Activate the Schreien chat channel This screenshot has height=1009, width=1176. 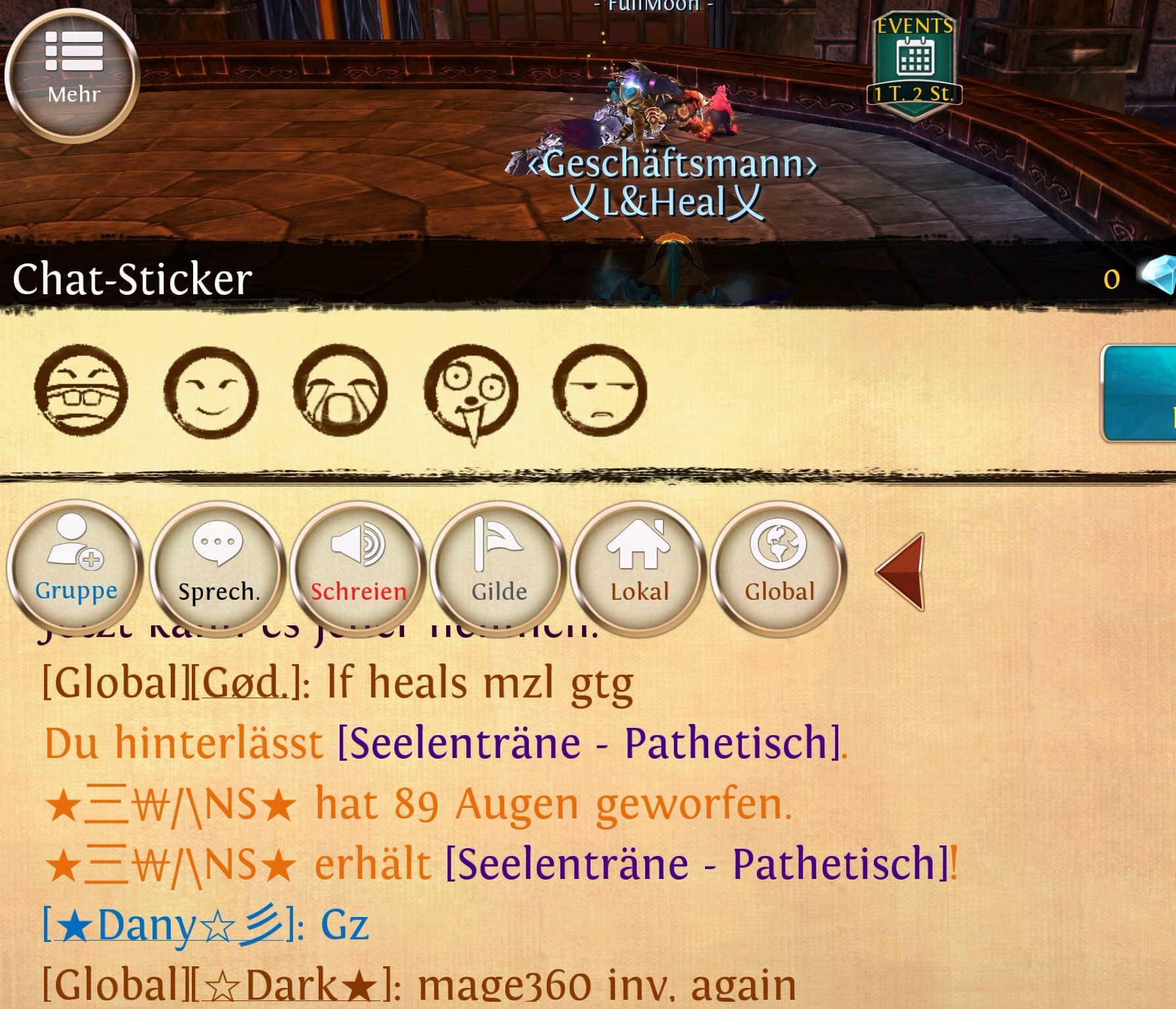coord(358,569)
